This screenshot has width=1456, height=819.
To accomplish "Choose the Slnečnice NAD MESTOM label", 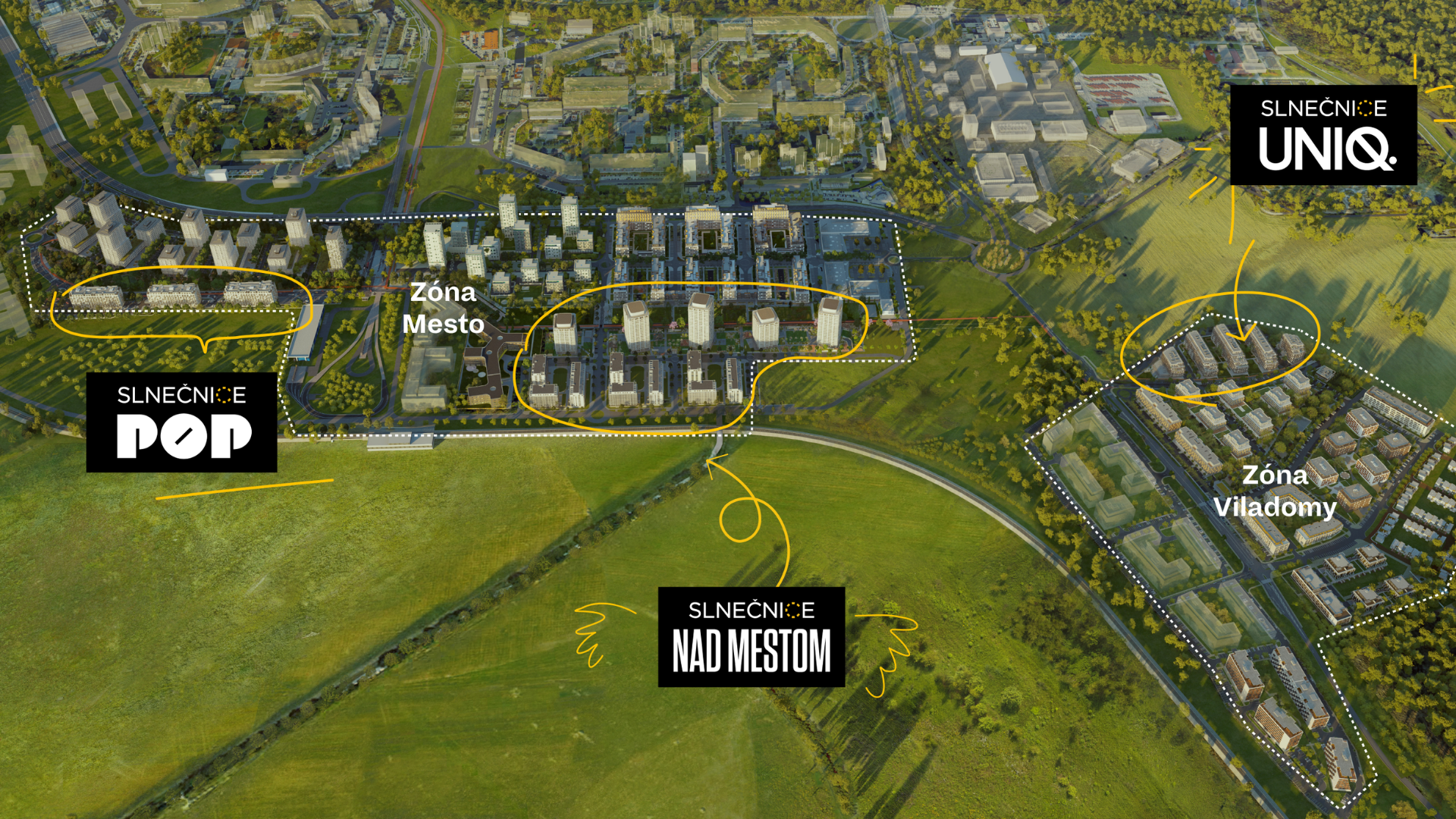I will point(751,637).
